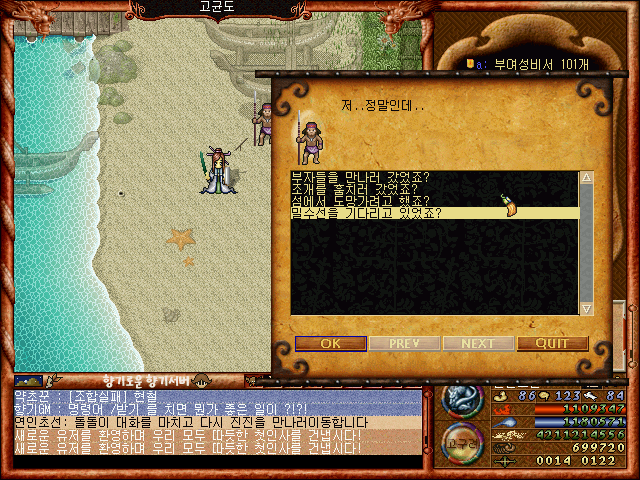Go to the NEXT dialogue page
This screenshot has width=640, height=480.
point(478,343)
